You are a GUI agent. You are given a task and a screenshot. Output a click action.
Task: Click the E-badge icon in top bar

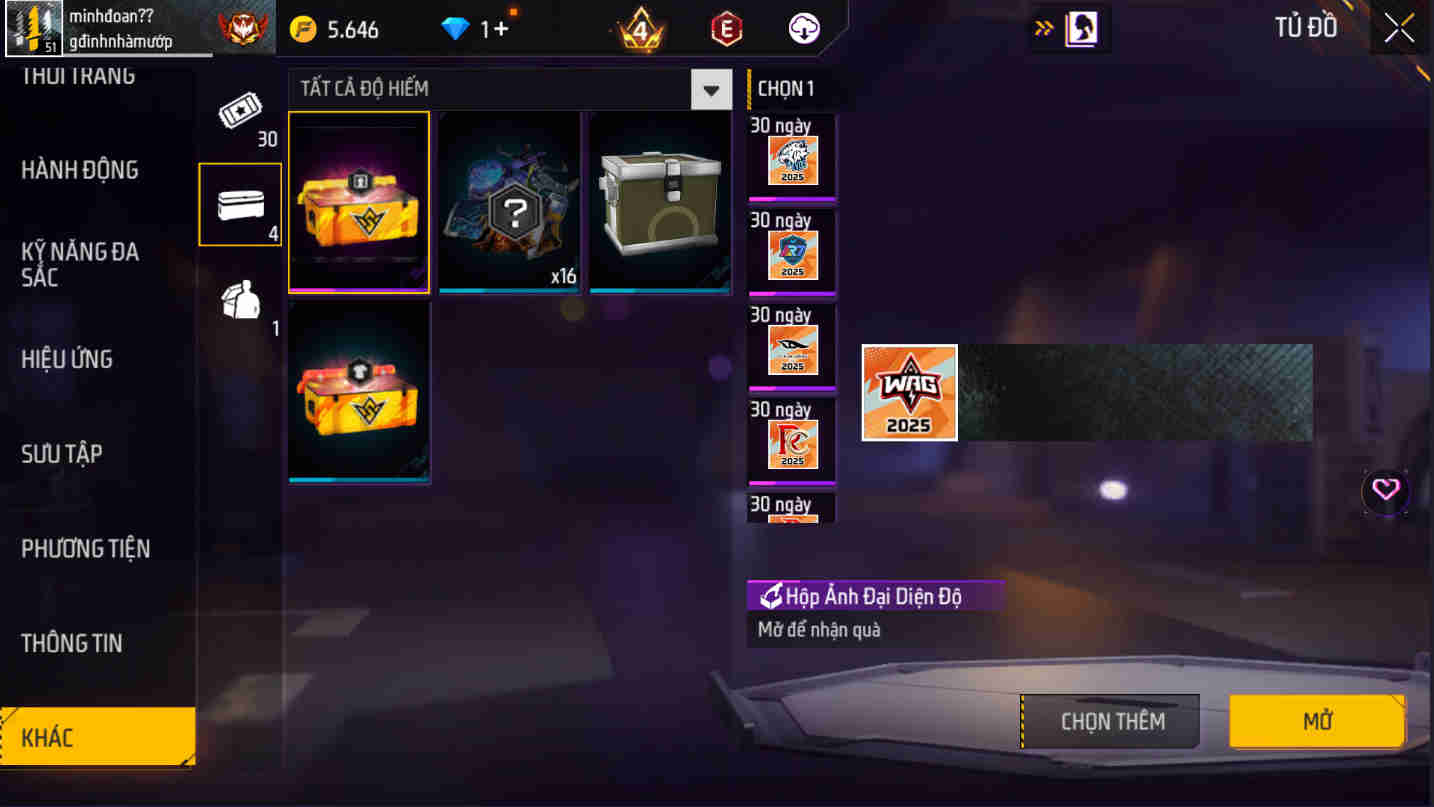pyautogui.click(x=725, y=29)
